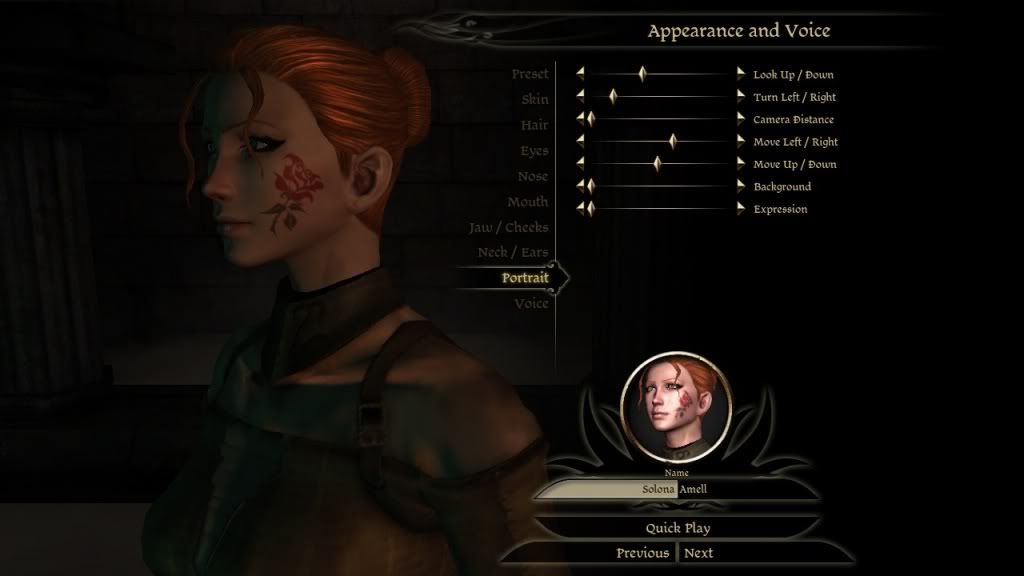Switch to the Skin category
Viewport: 1024px width, 576px height.
coord(534,100)
